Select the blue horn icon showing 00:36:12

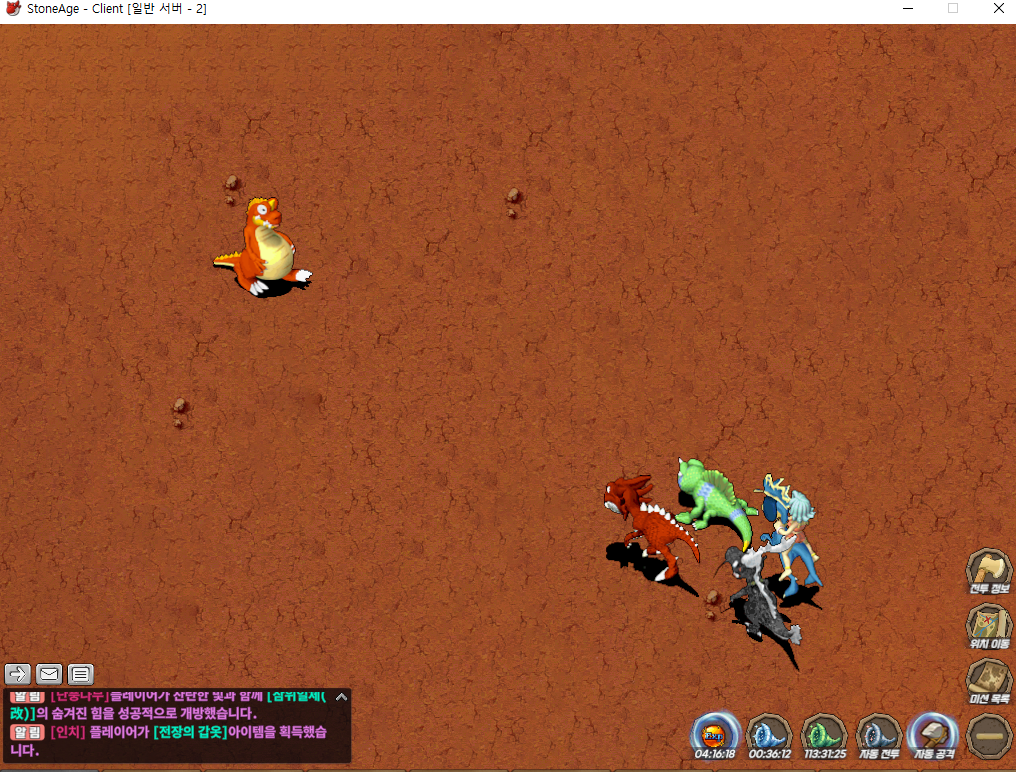[x=770, y=735]
